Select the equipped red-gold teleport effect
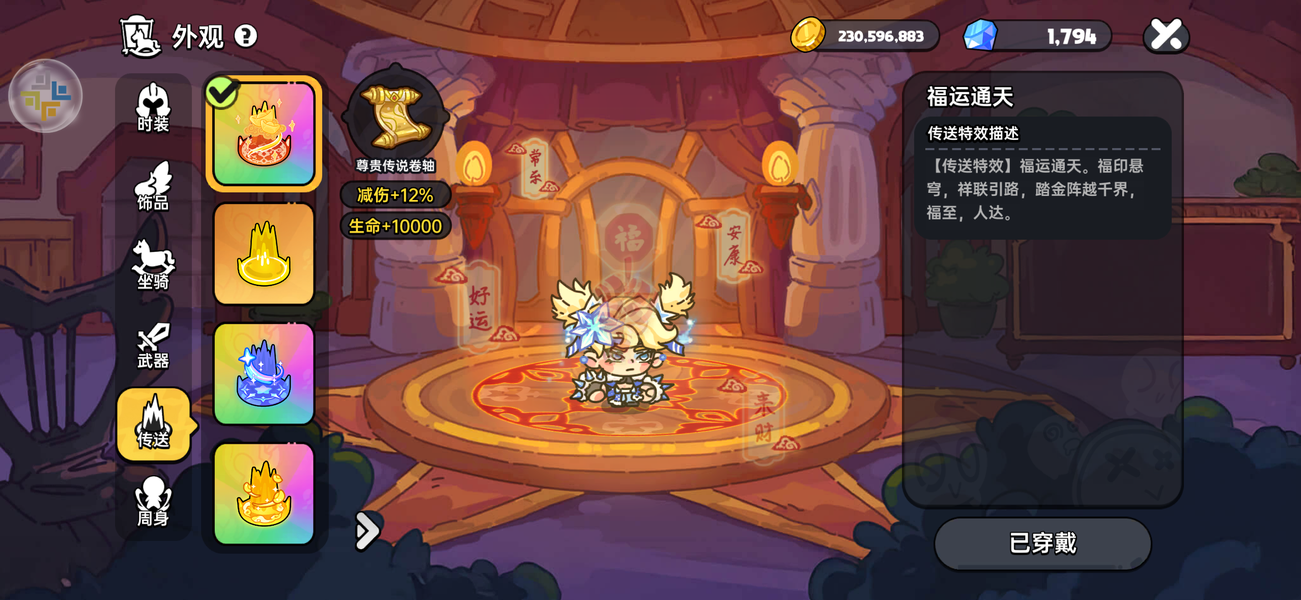1301x600 pixels. (264, 134)
